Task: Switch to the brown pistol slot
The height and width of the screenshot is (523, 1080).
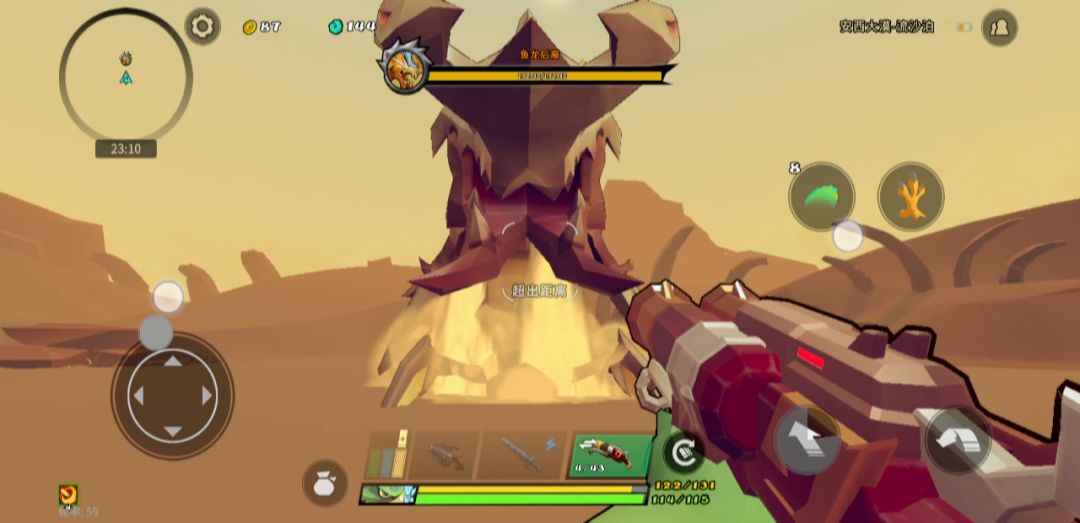Action: [x=444, y=455]
